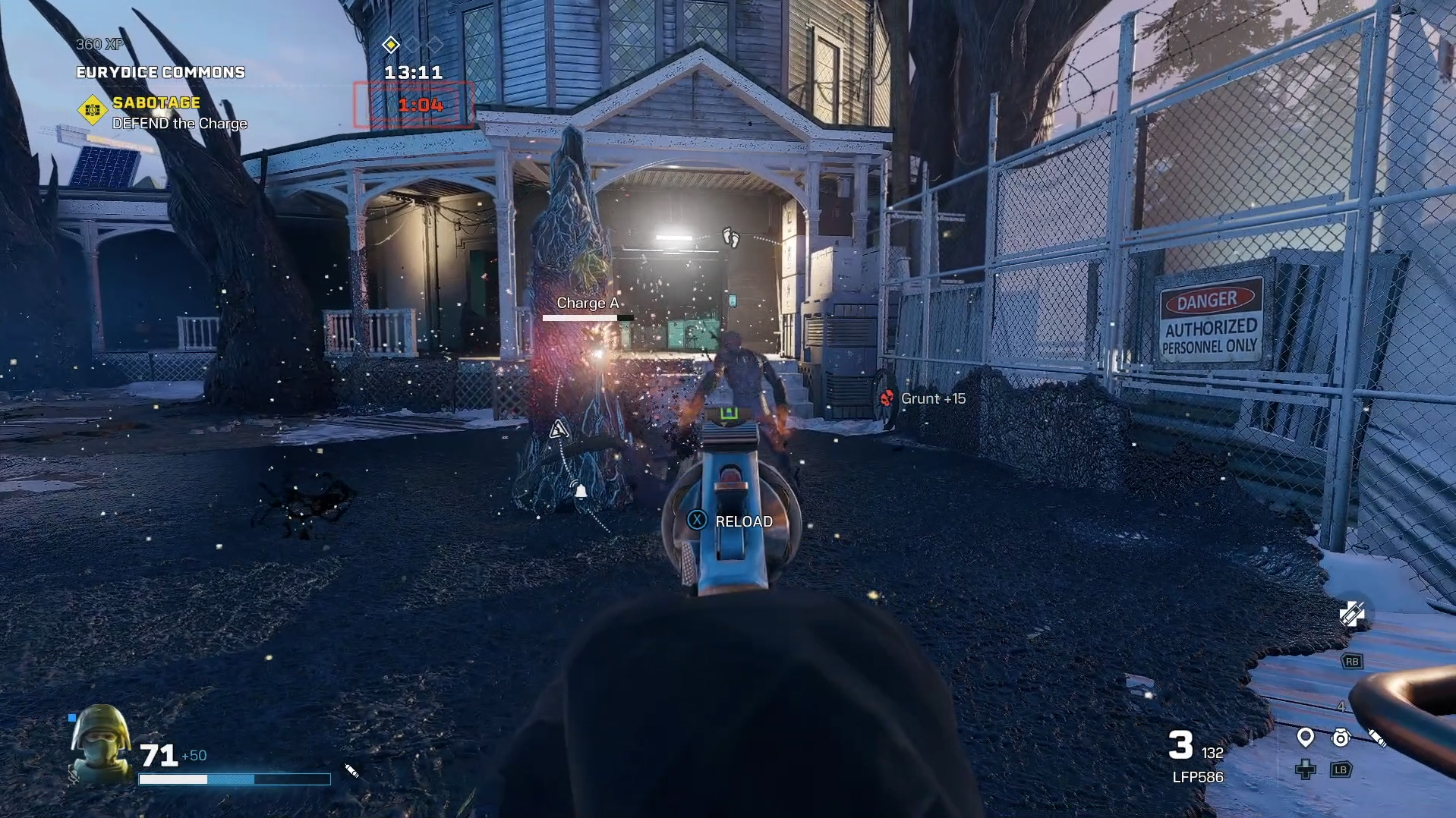Screen dimensions: 1456x818
Task: Open the operator helmet portrait
Action: [x=100, y=743]
